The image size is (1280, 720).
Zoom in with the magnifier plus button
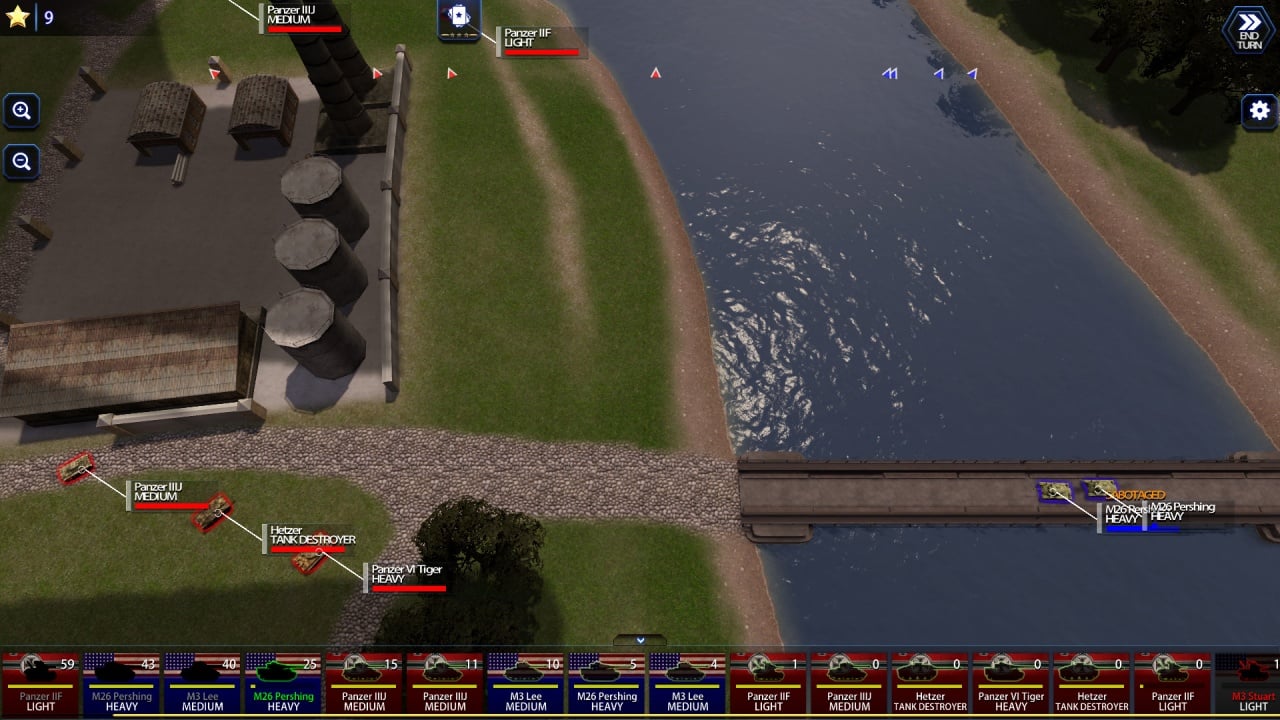[21, 111]
